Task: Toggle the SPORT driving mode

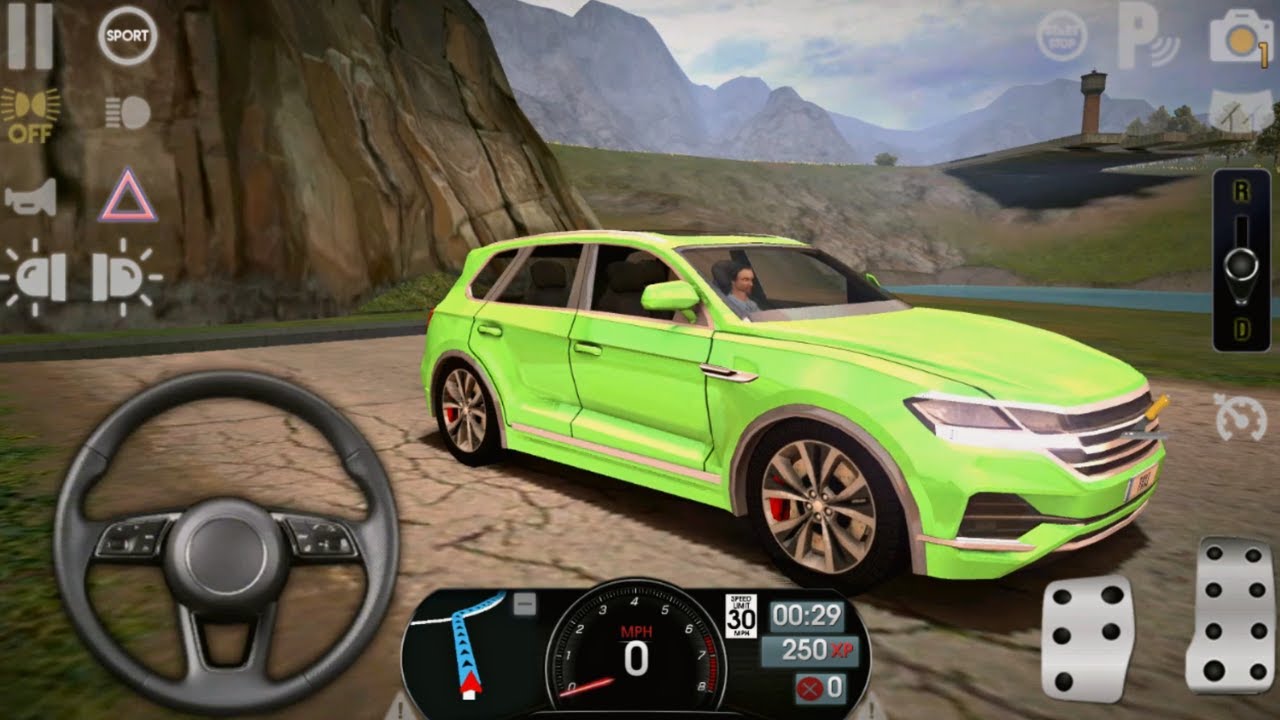Action: (127, 36)
